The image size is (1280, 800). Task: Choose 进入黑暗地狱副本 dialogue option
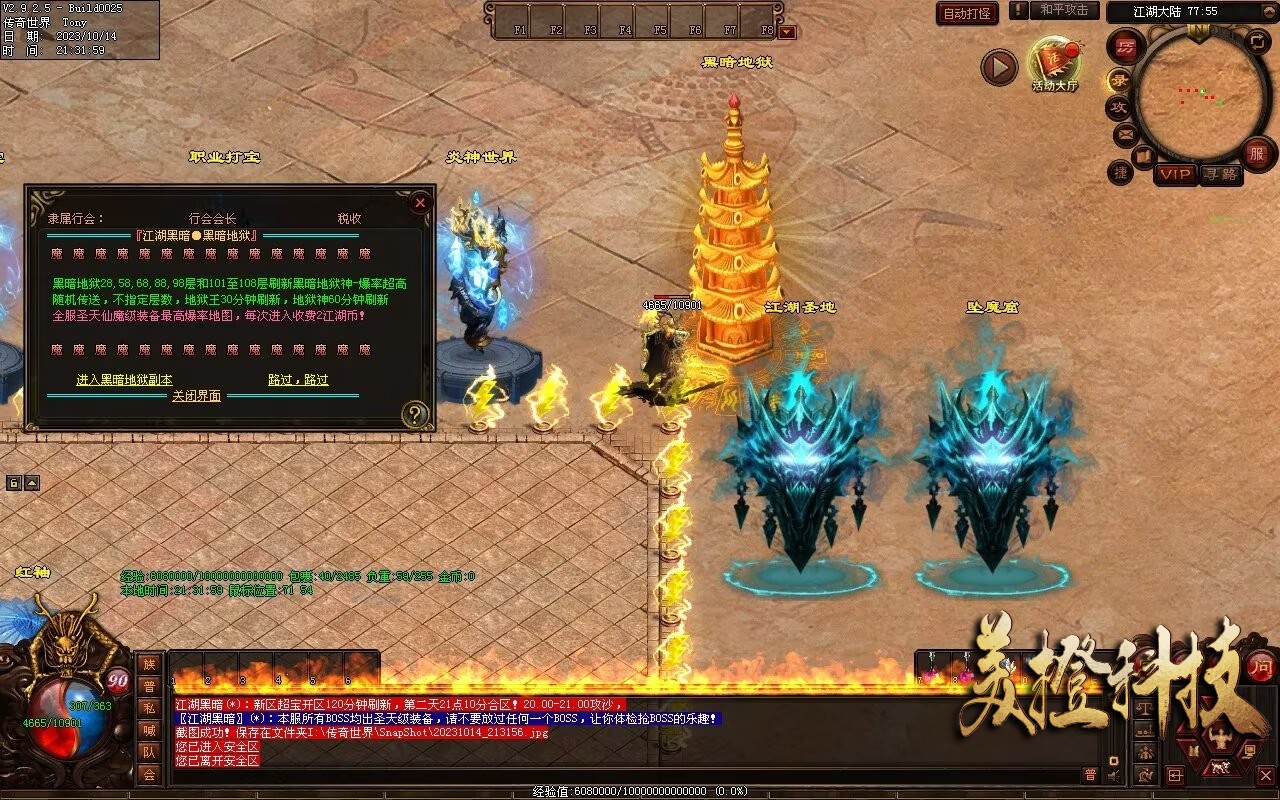click(x=124, y=380)
